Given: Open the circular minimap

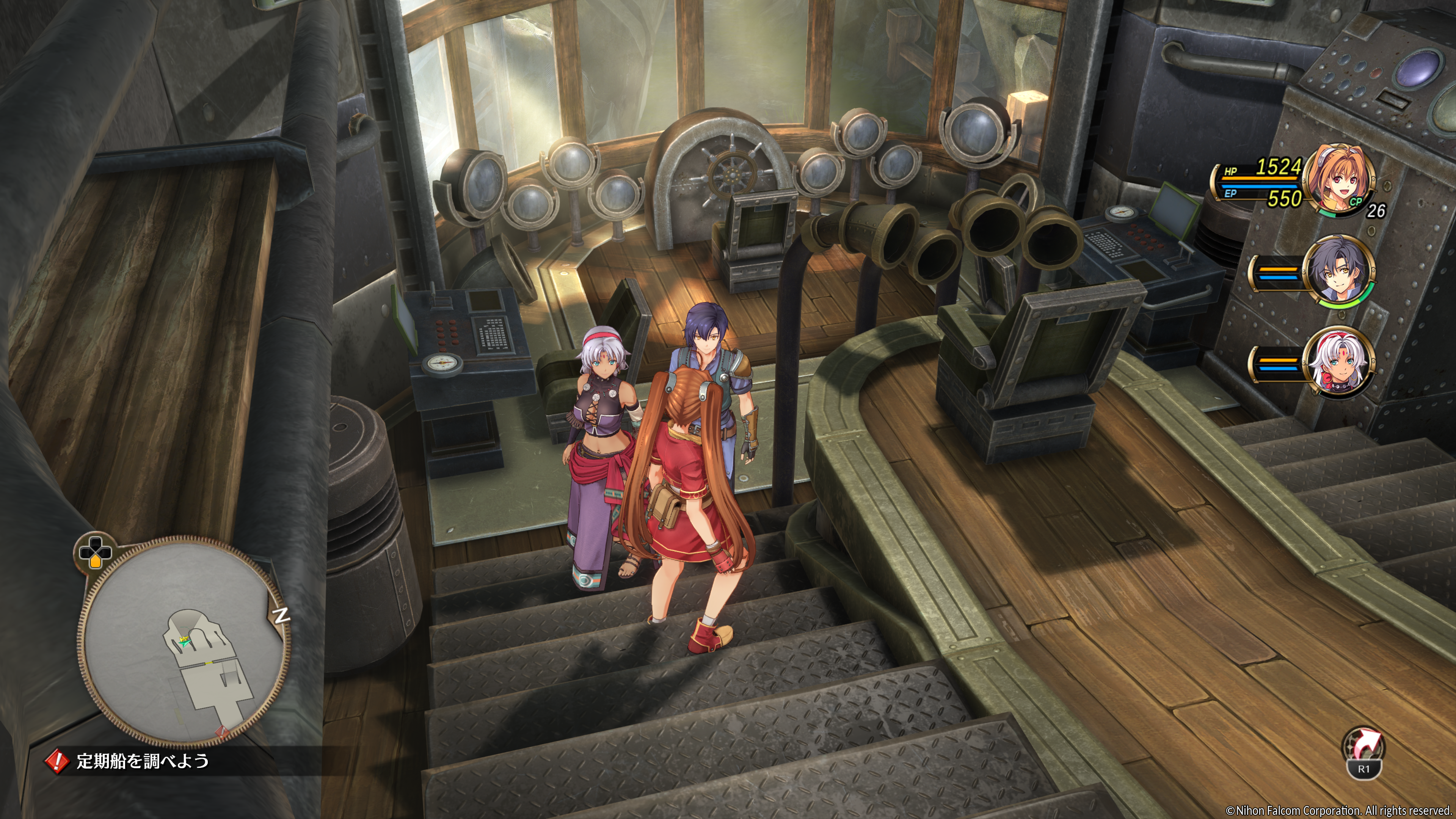Looking at the screenshot, I should click(x=184, y=642).
